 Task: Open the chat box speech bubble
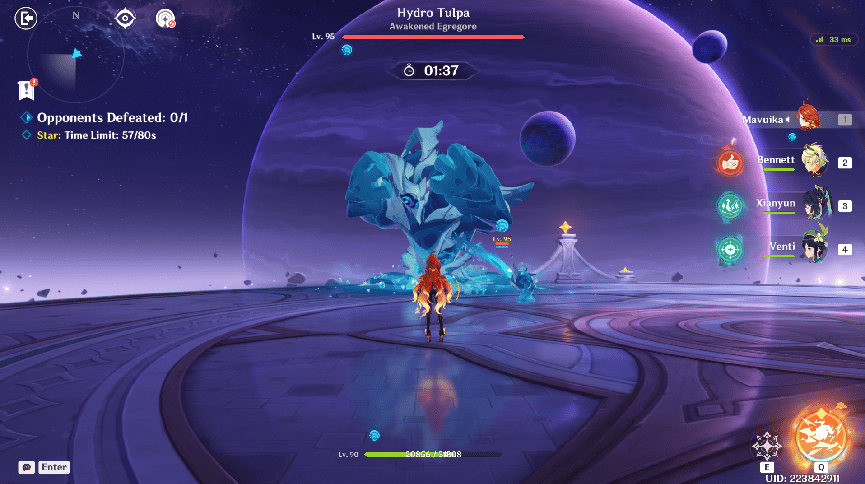pos(27,467)
